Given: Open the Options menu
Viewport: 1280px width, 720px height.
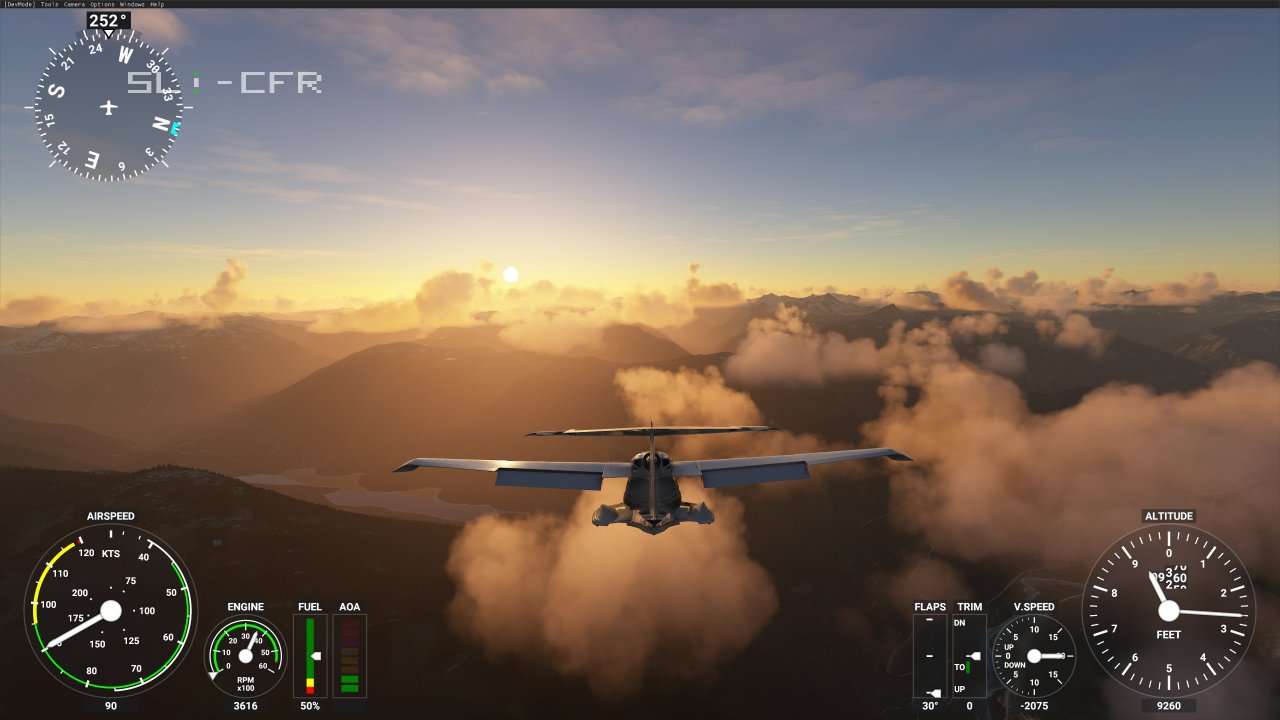Looking at the screenshot, I should (103, 4).
